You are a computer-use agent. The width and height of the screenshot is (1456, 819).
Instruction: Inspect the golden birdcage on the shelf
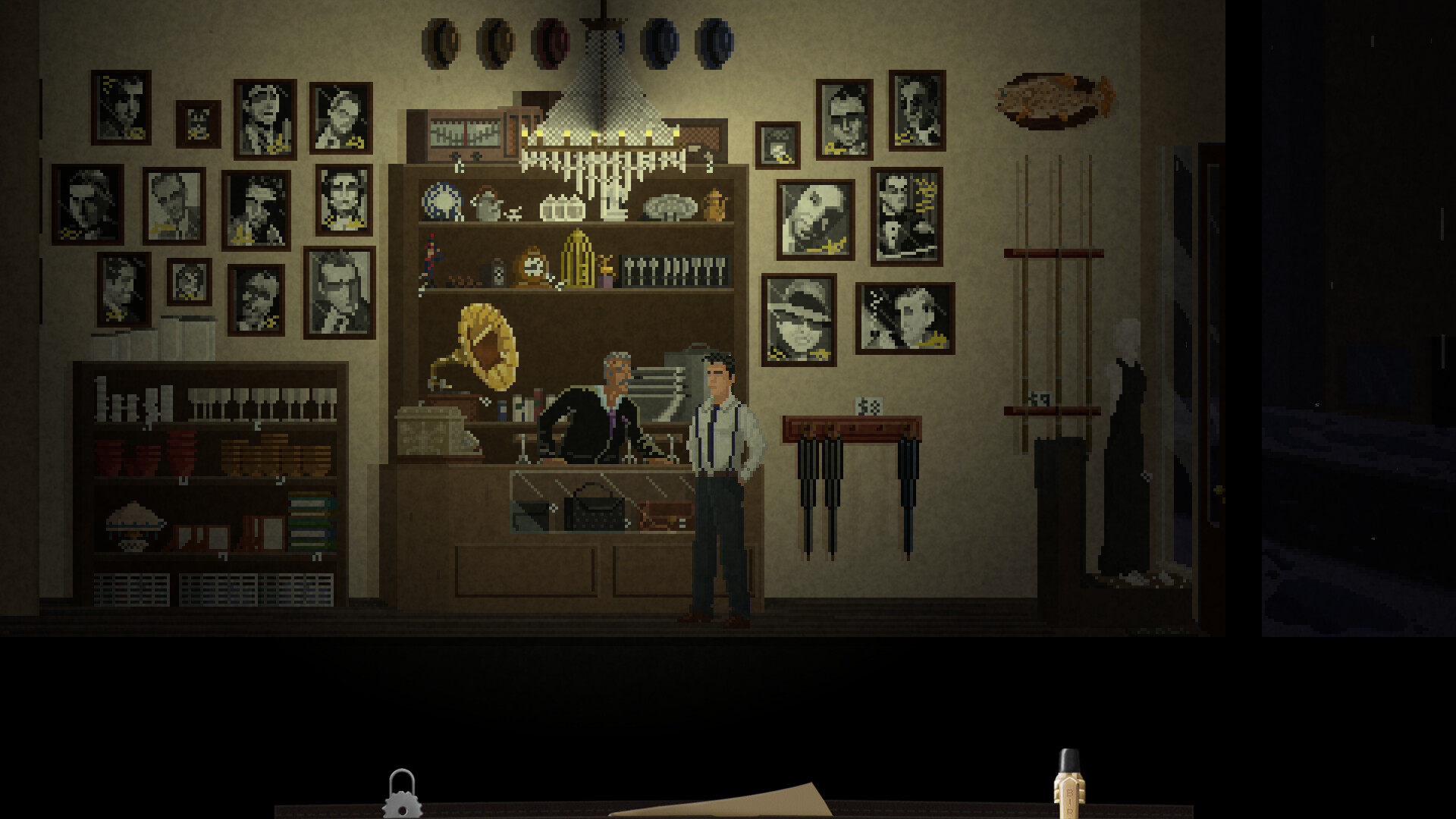(x=578, y=264)
